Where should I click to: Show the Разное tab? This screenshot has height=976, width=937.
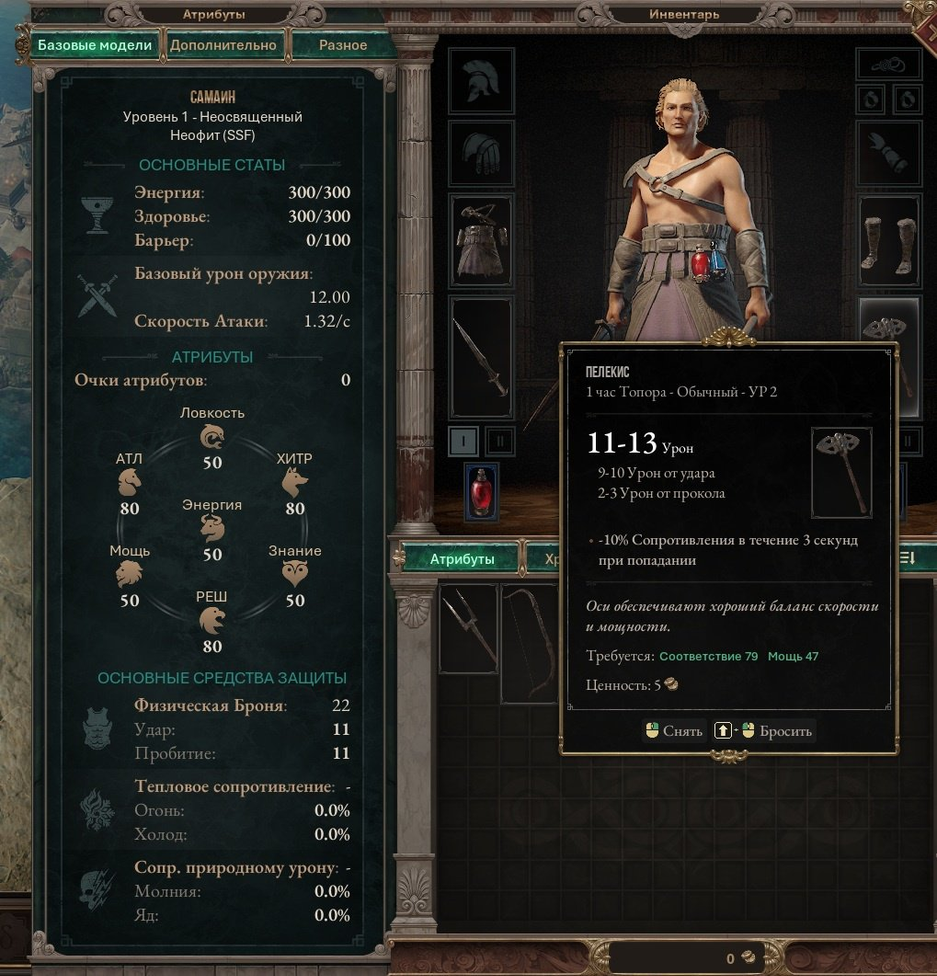343,45
